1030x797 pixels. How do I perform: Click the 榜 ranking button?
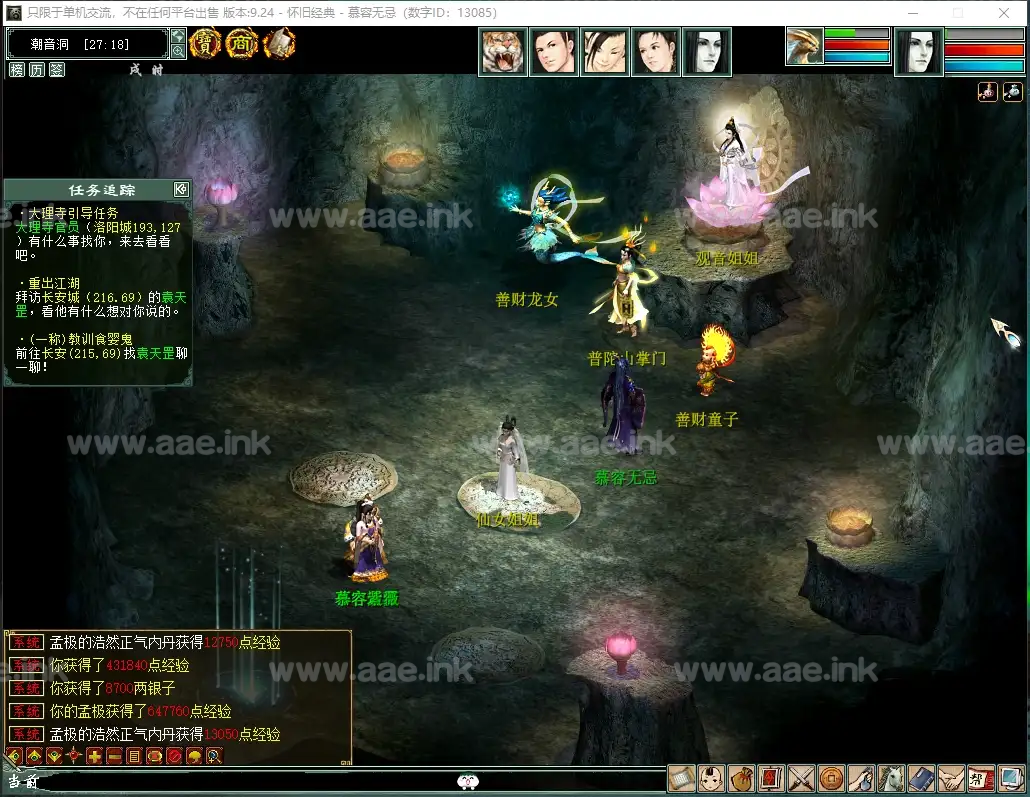coord(17,69)
